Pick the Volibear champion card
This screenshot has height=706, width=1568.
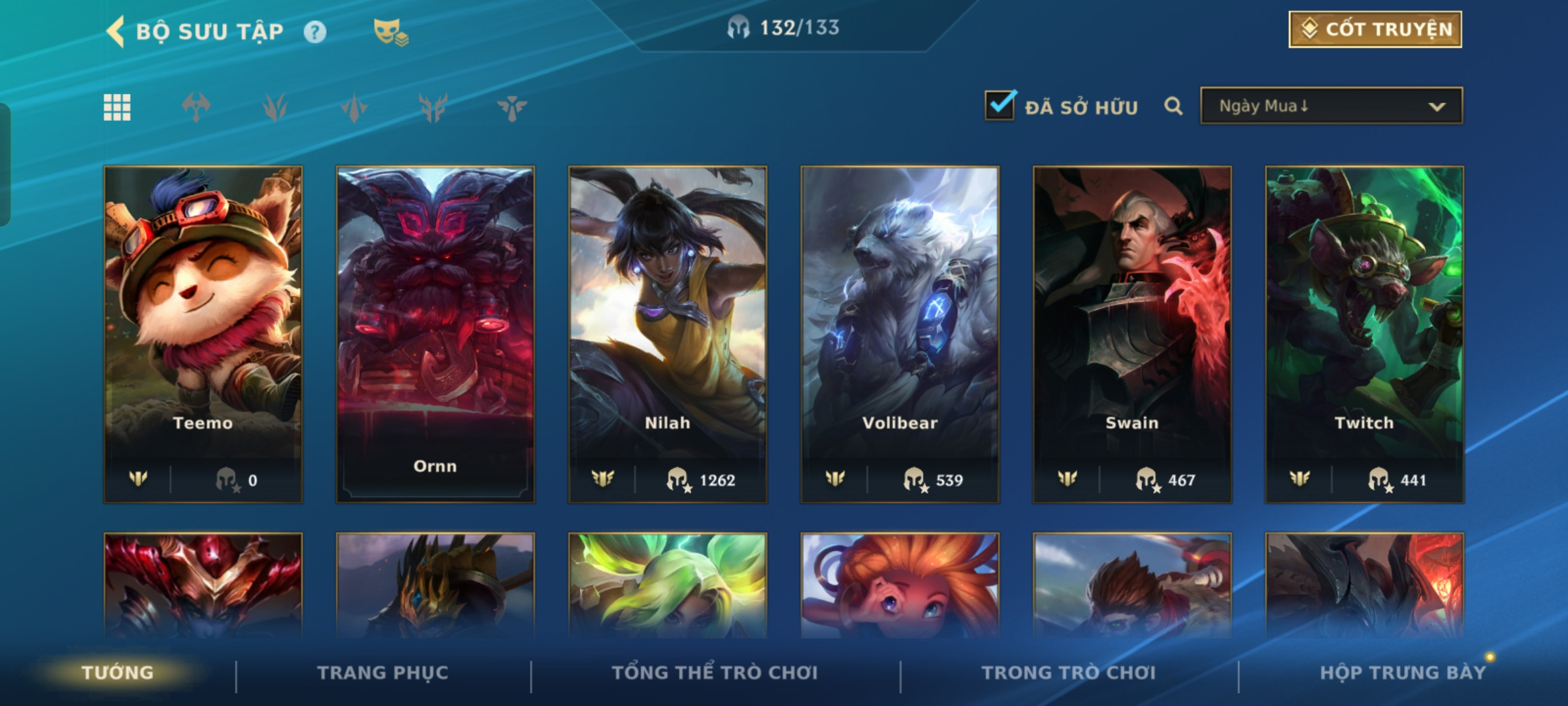point(900,333)
